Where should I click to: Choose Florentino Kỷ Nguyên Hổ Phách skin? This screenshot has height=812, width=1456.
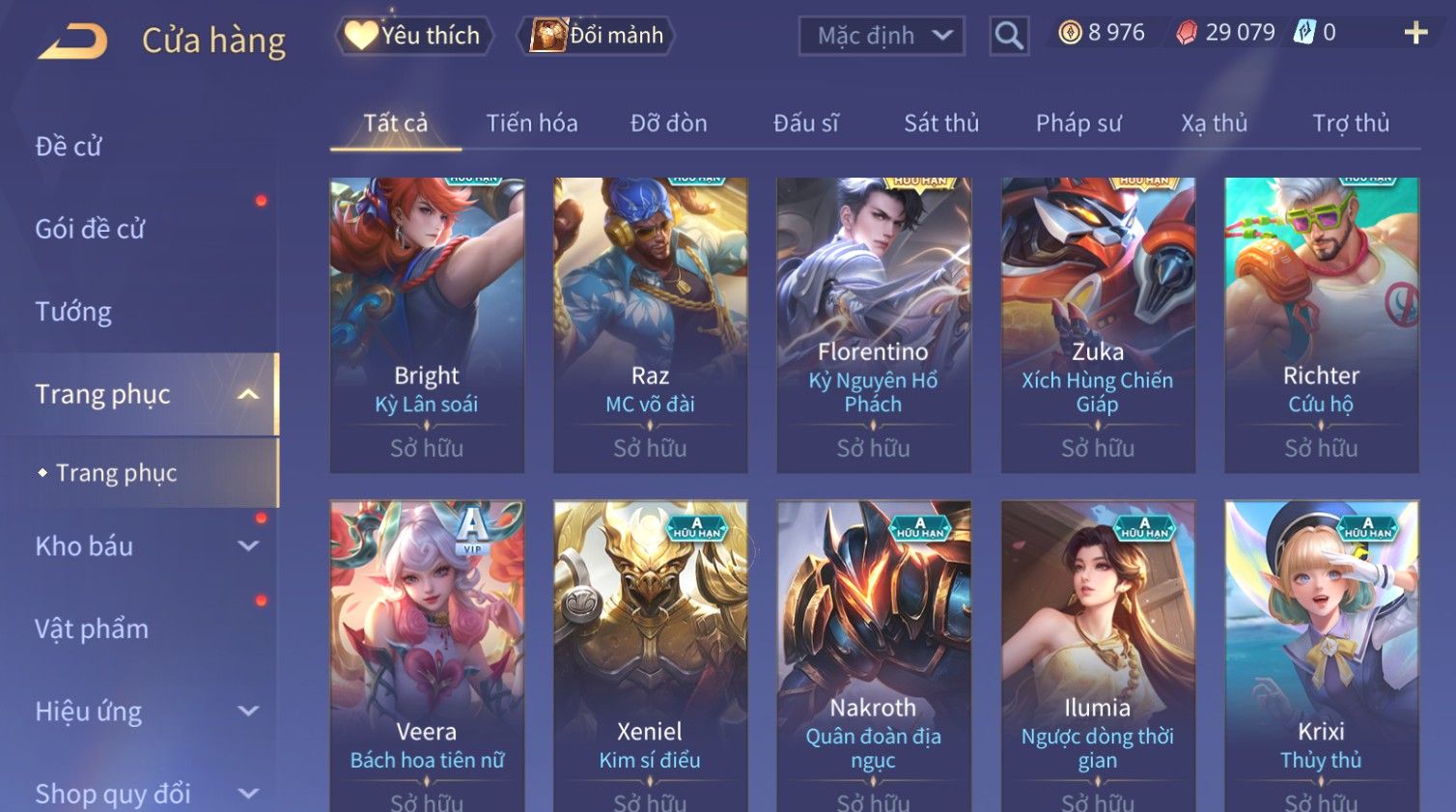(x=874, y=323)
